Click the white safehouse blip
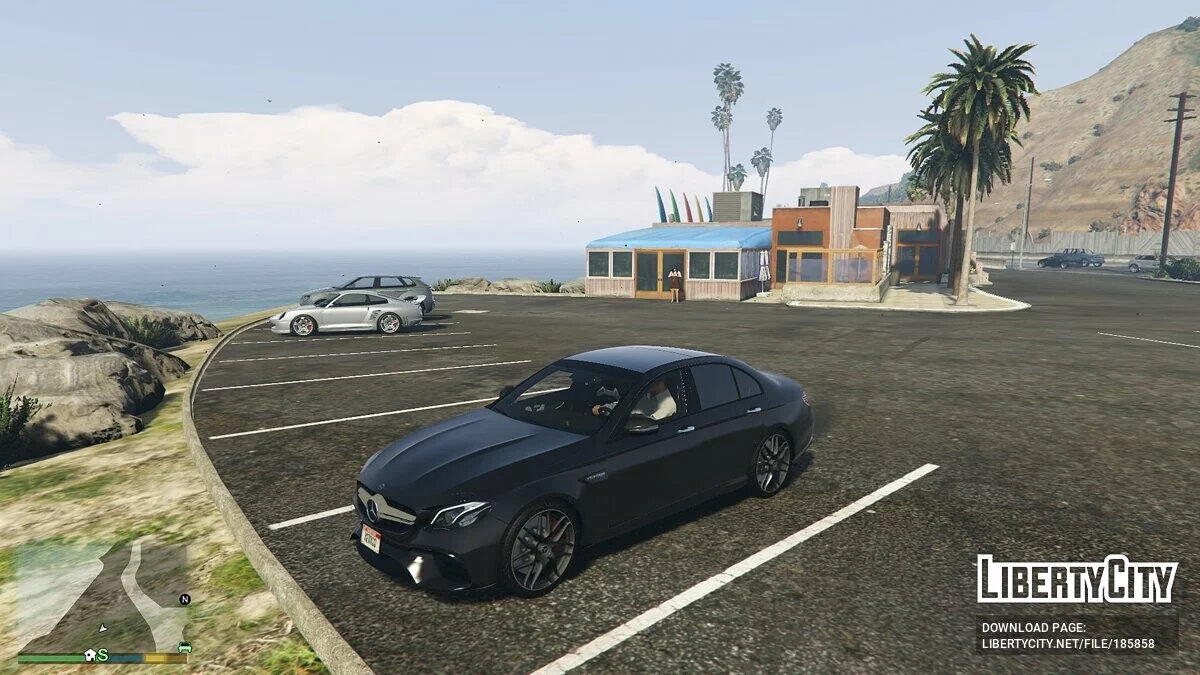Screen dimensions: 1200x675 pyautogui.click(x=89, y=655)
